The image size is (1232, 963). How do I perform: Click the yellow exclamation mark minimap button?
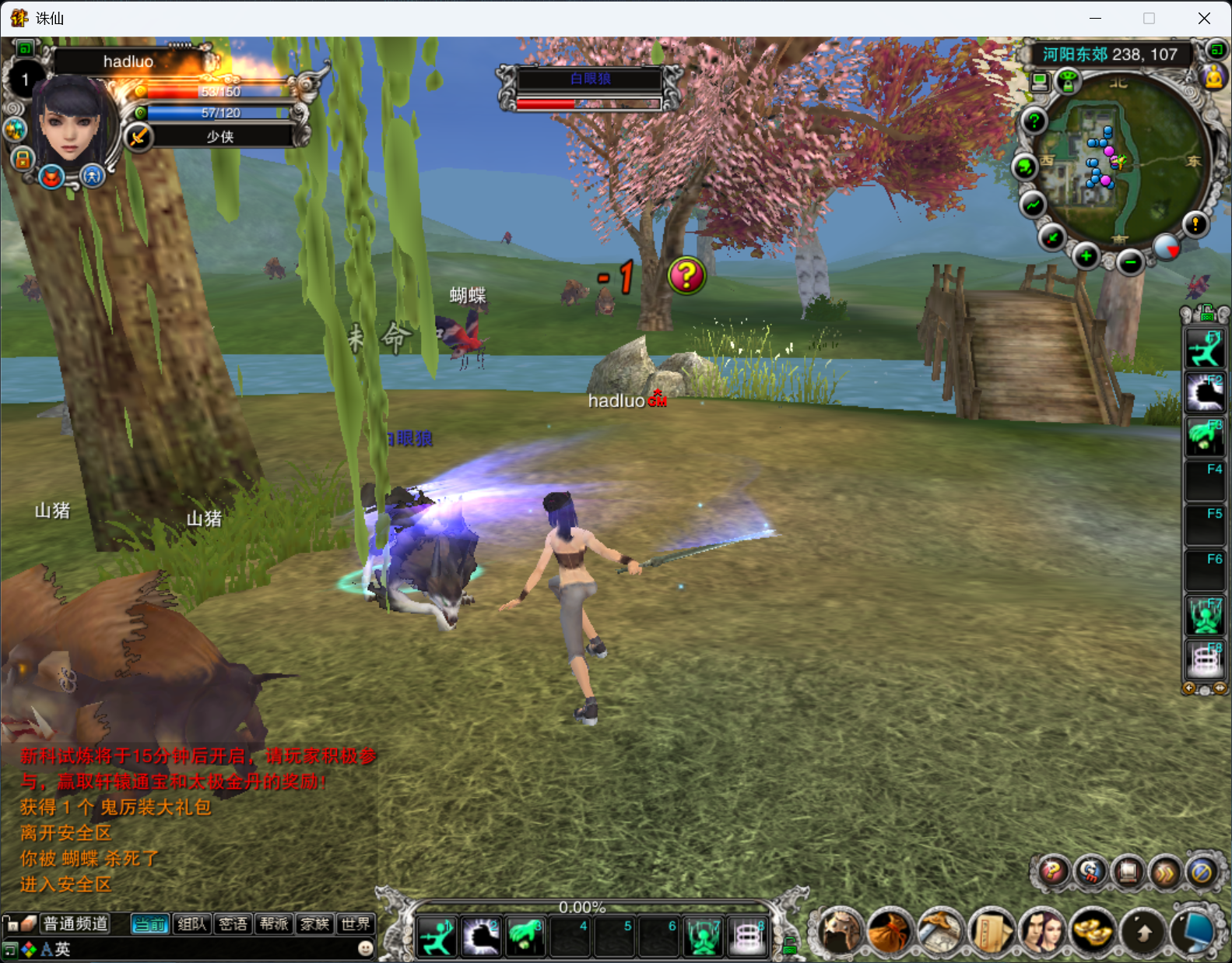click(x=1195, y=225)
